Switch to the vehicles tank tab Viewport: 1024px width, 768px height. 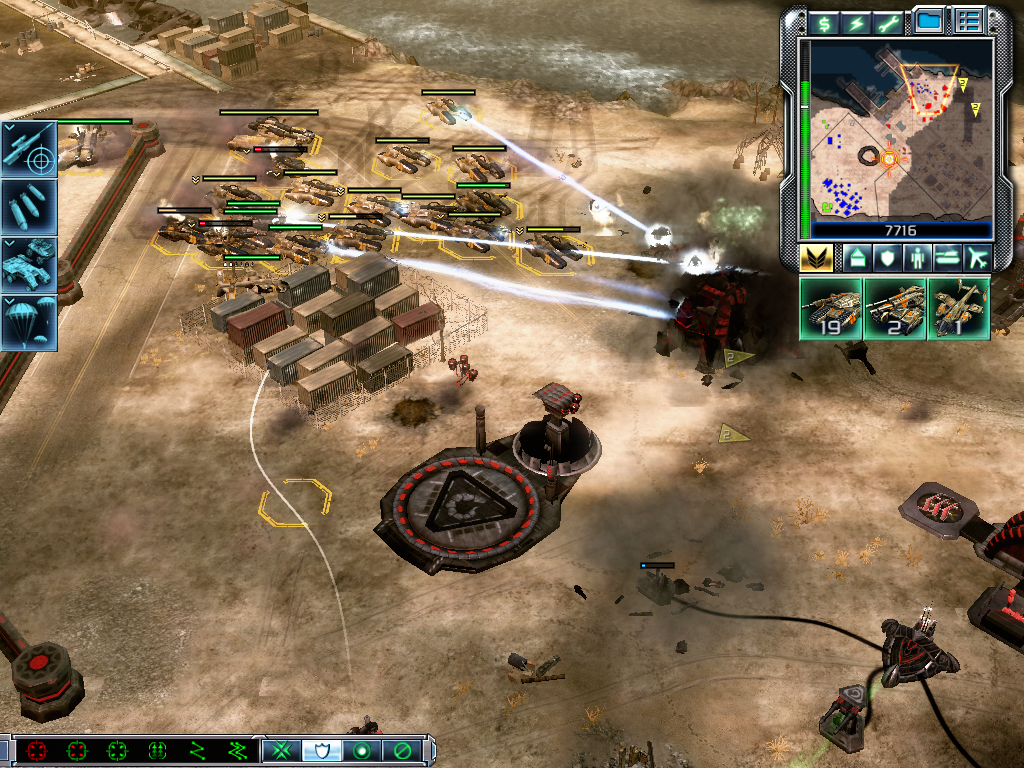coord(947,258)
